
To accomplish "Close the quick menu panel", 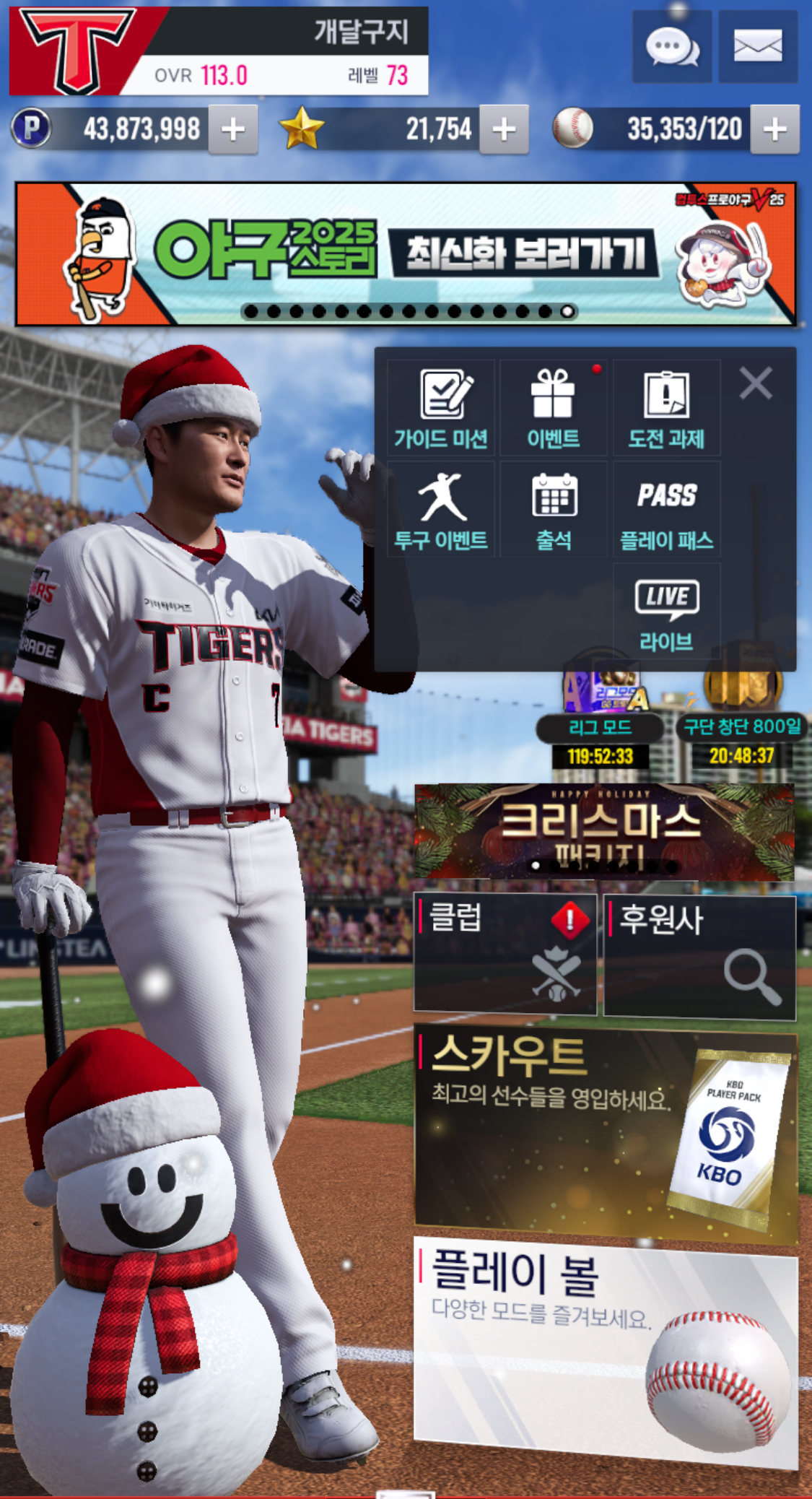I will pyautogui.click(x=756, y=383).
